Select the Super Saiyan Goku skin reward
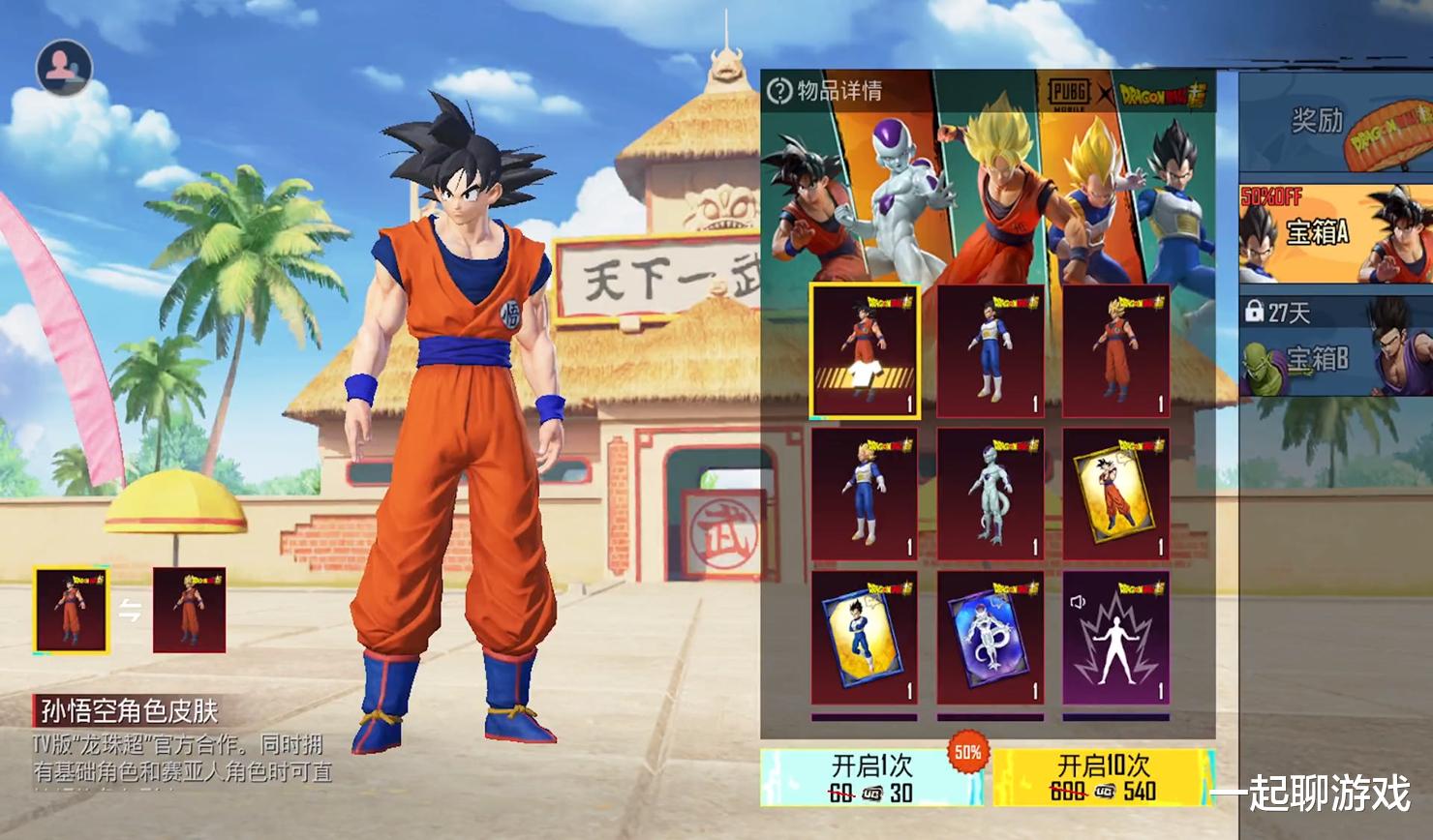The width and height of the screenshot is (1433, 840). (x=1115, y=351)
